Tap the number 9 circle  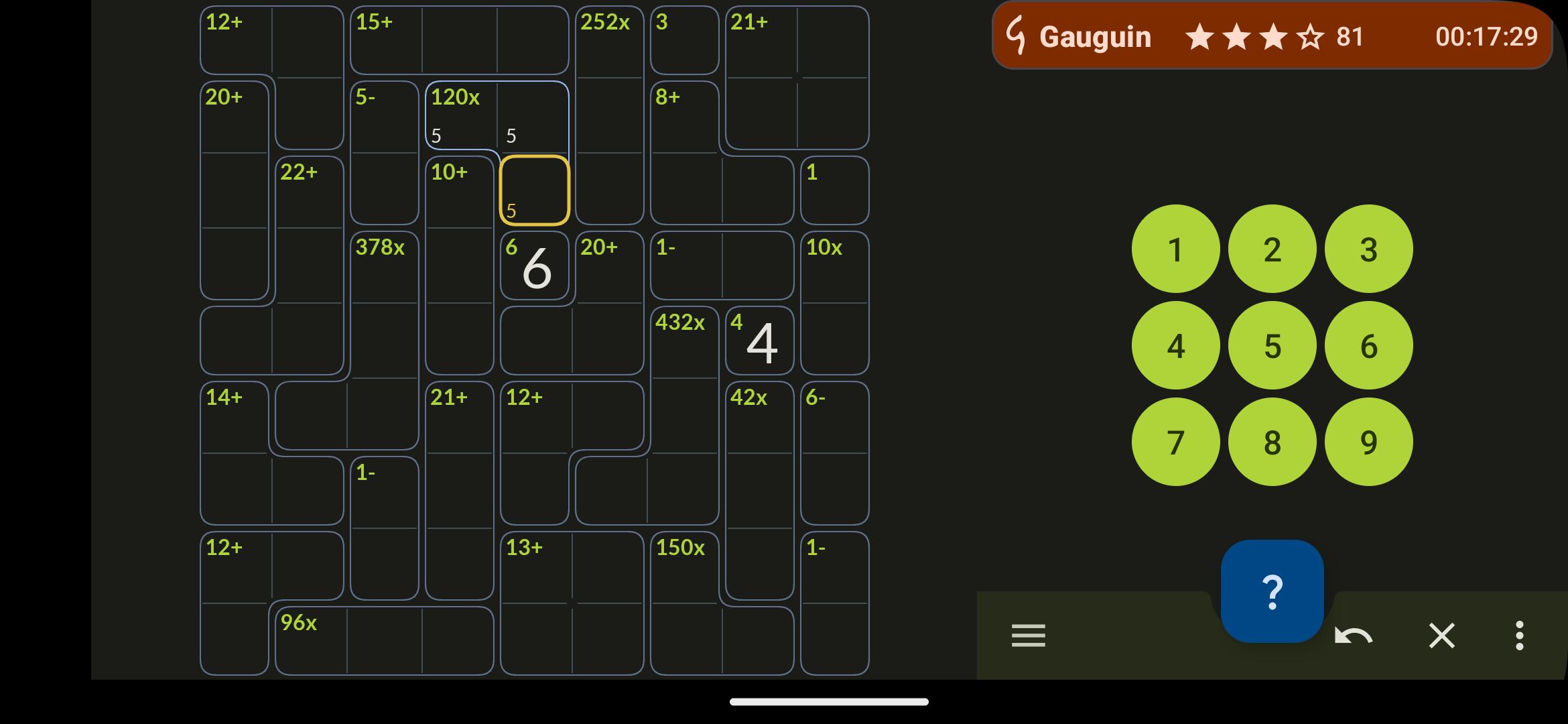[1368, 441]
